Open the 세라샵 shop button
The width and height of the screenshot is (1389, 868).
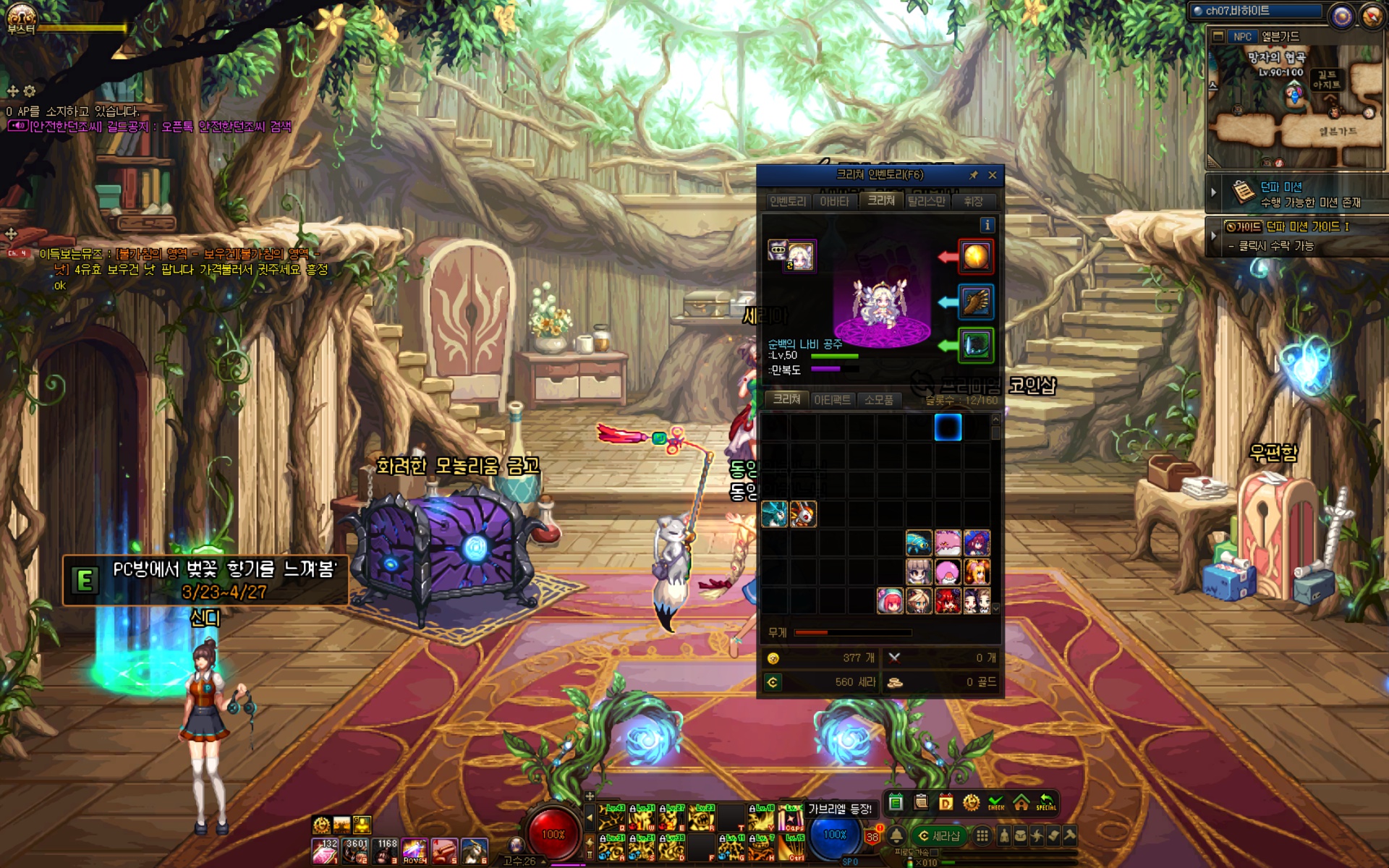click(x=938, y=836)
